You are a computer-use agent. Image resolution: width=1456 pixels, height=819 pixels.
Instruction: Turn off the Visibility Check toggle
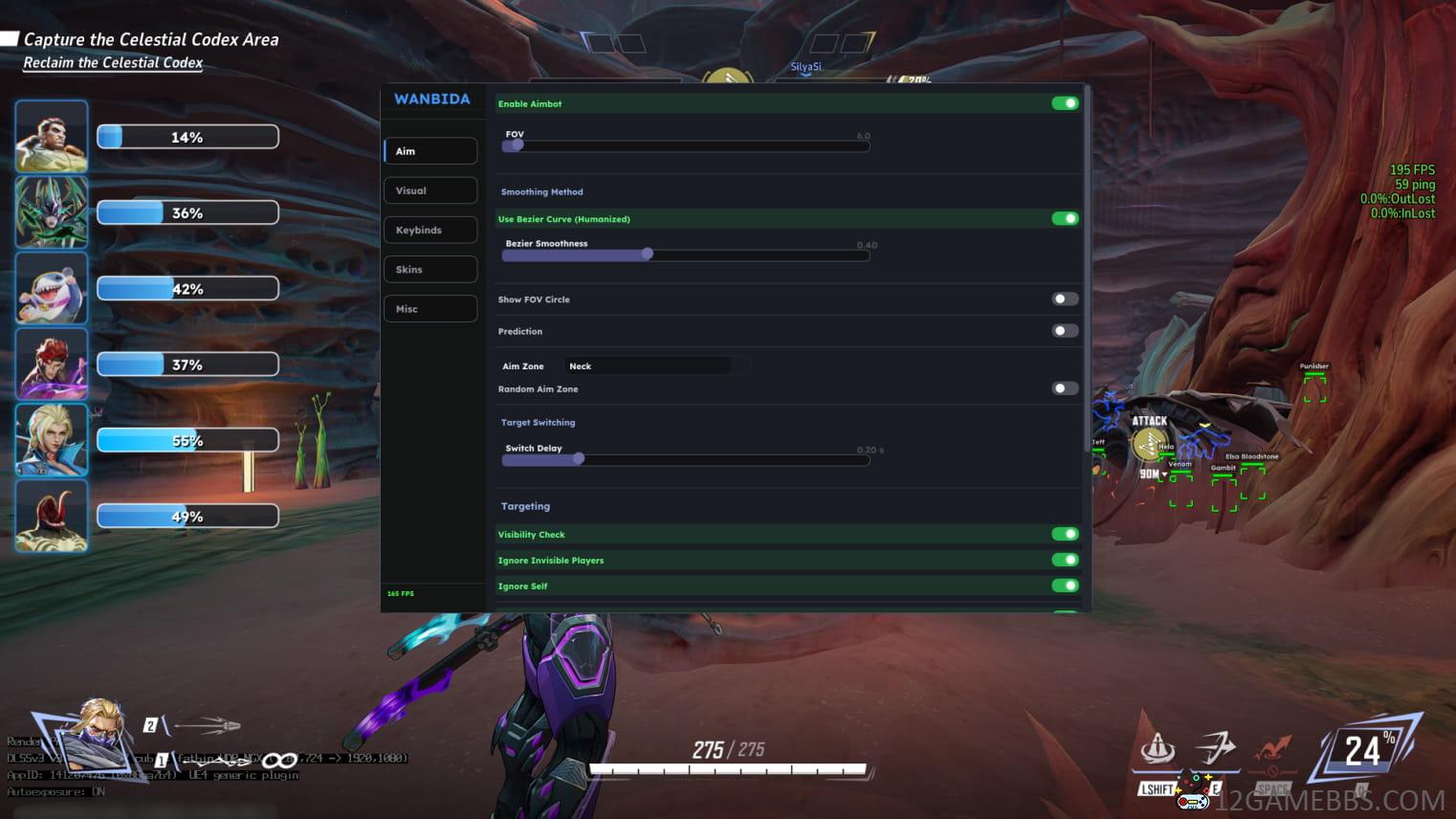1064,534
